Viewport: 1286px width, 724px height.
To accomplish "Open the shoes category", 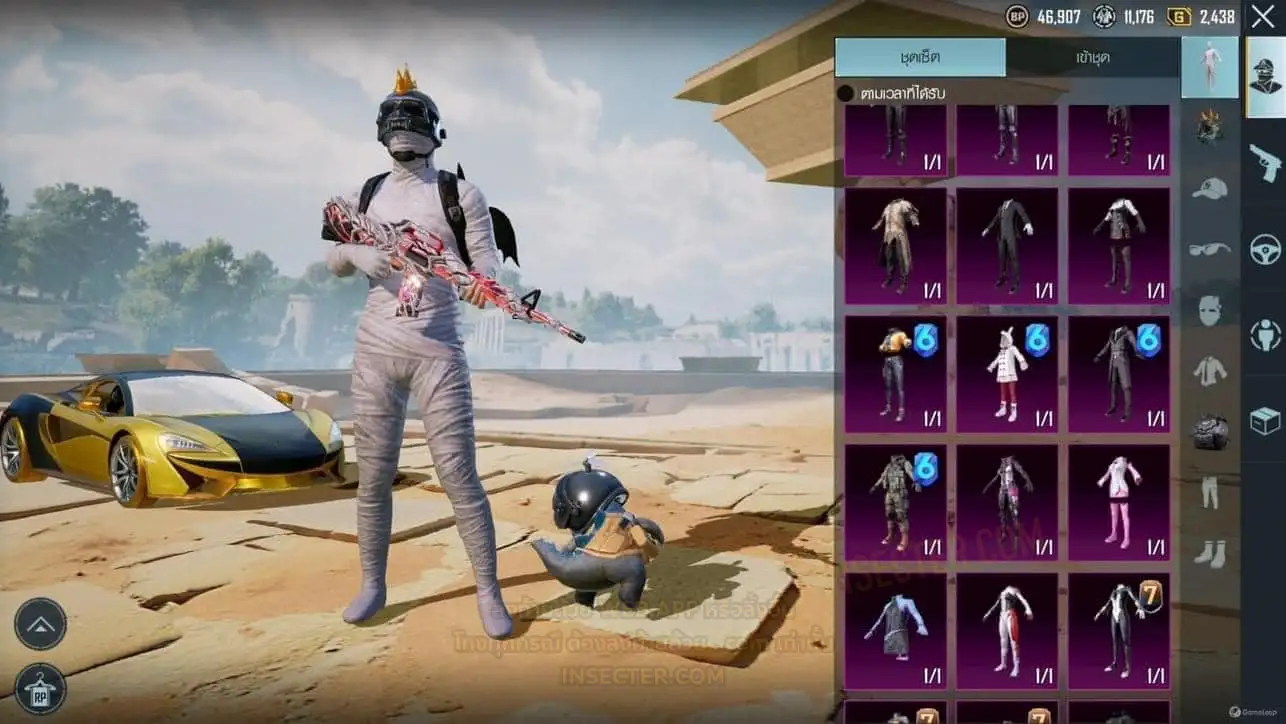I will click(1210, 552).
